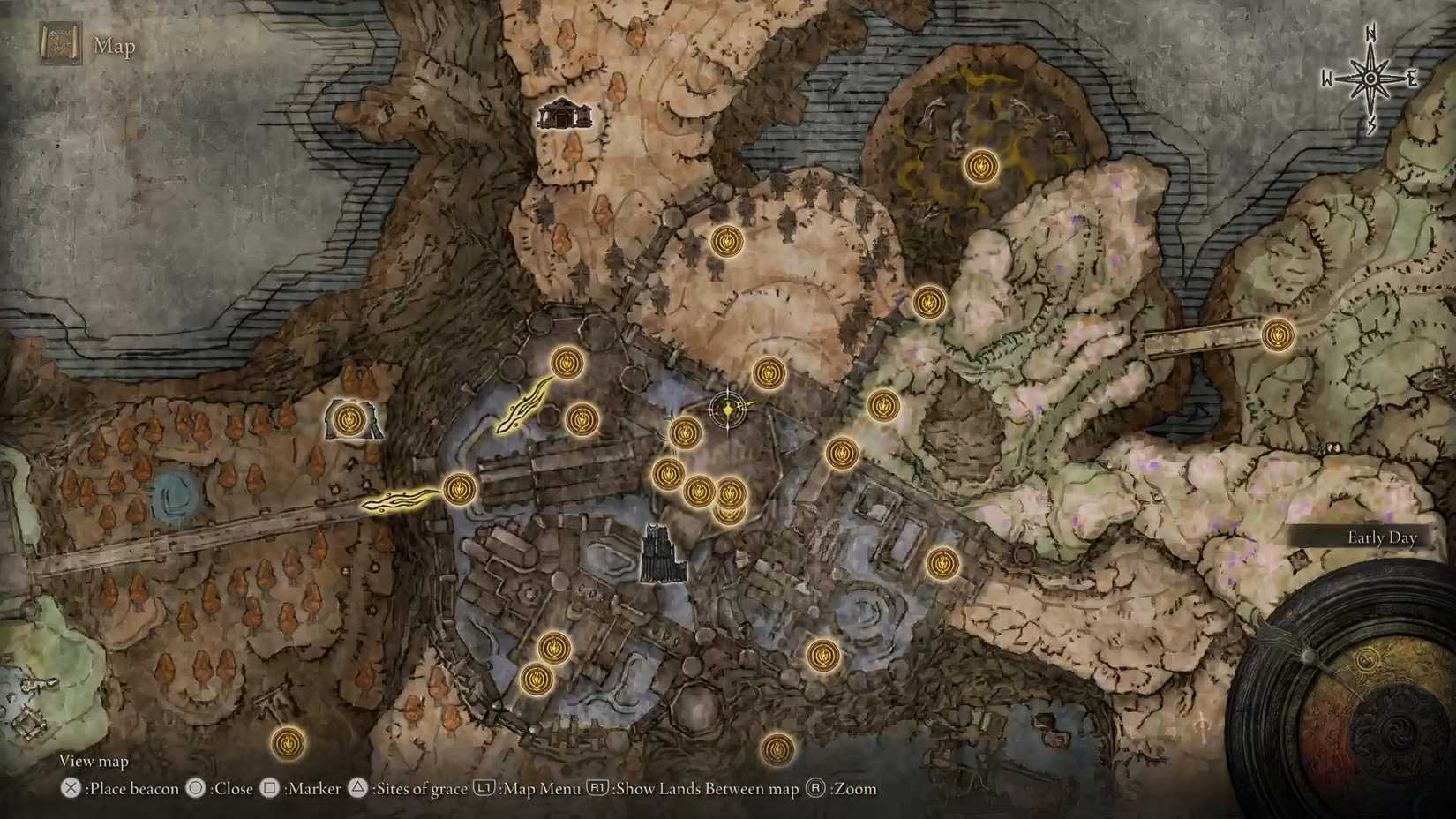Click the Early Day status banner
The image size is (1456, 819).
click(1381, 537)
